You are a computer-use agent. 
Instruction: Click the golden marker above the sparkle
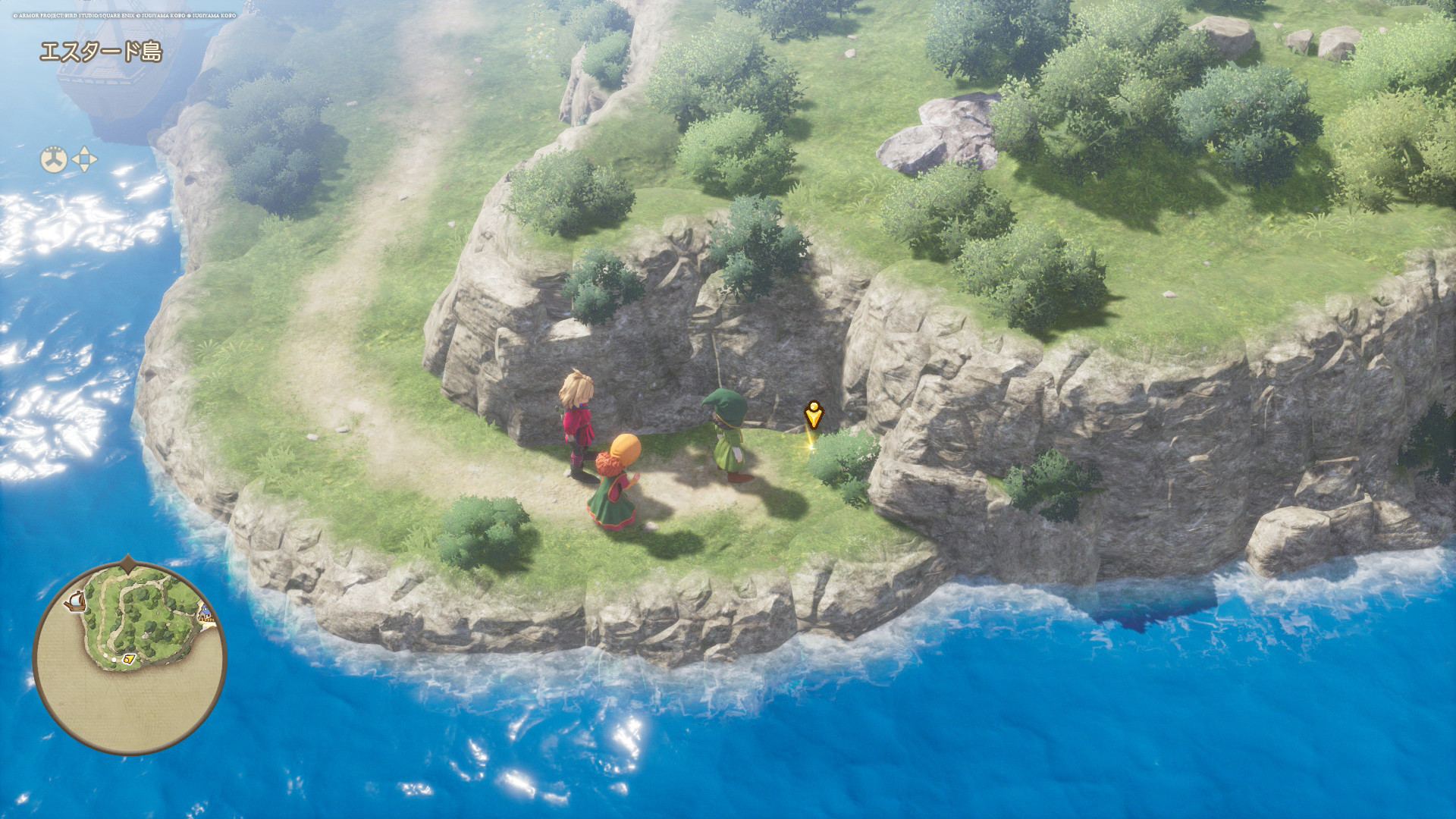point(813,415)
